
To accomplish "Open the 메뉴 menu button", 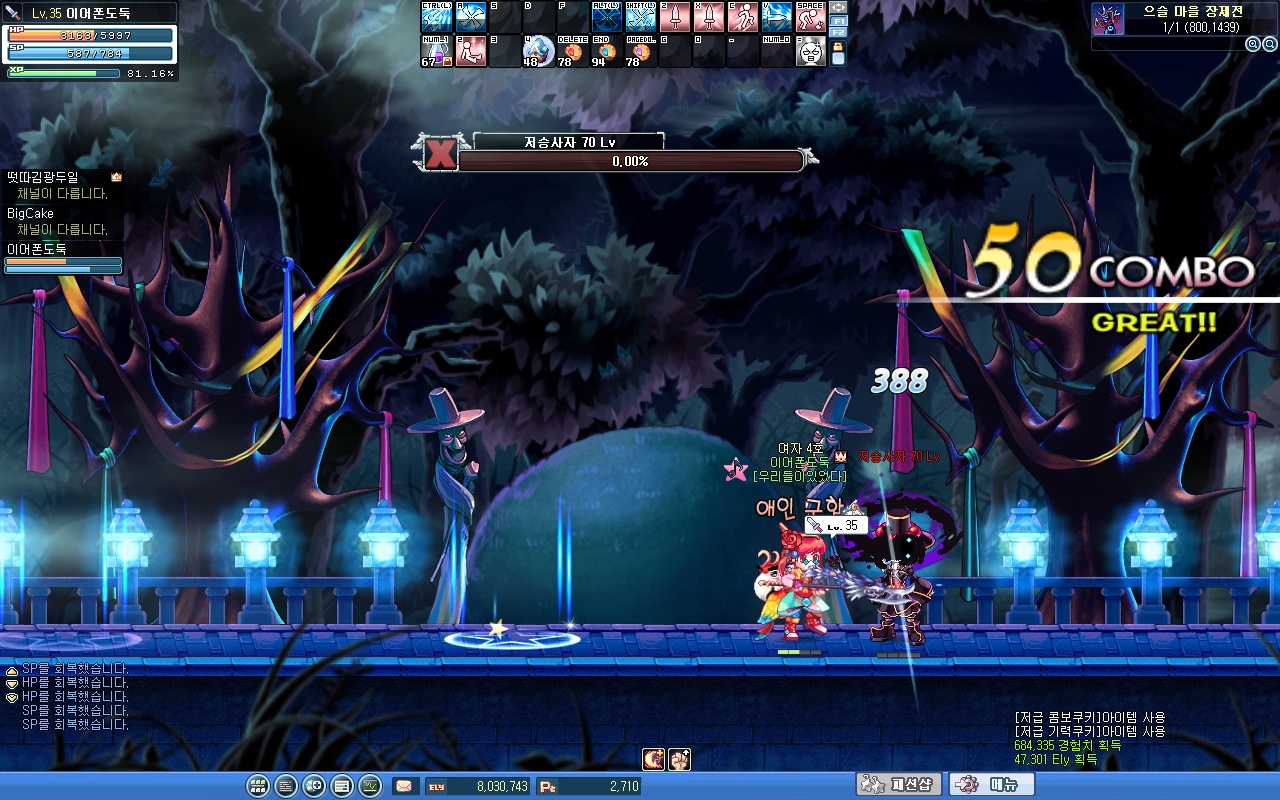I will (x=991, y=785).
